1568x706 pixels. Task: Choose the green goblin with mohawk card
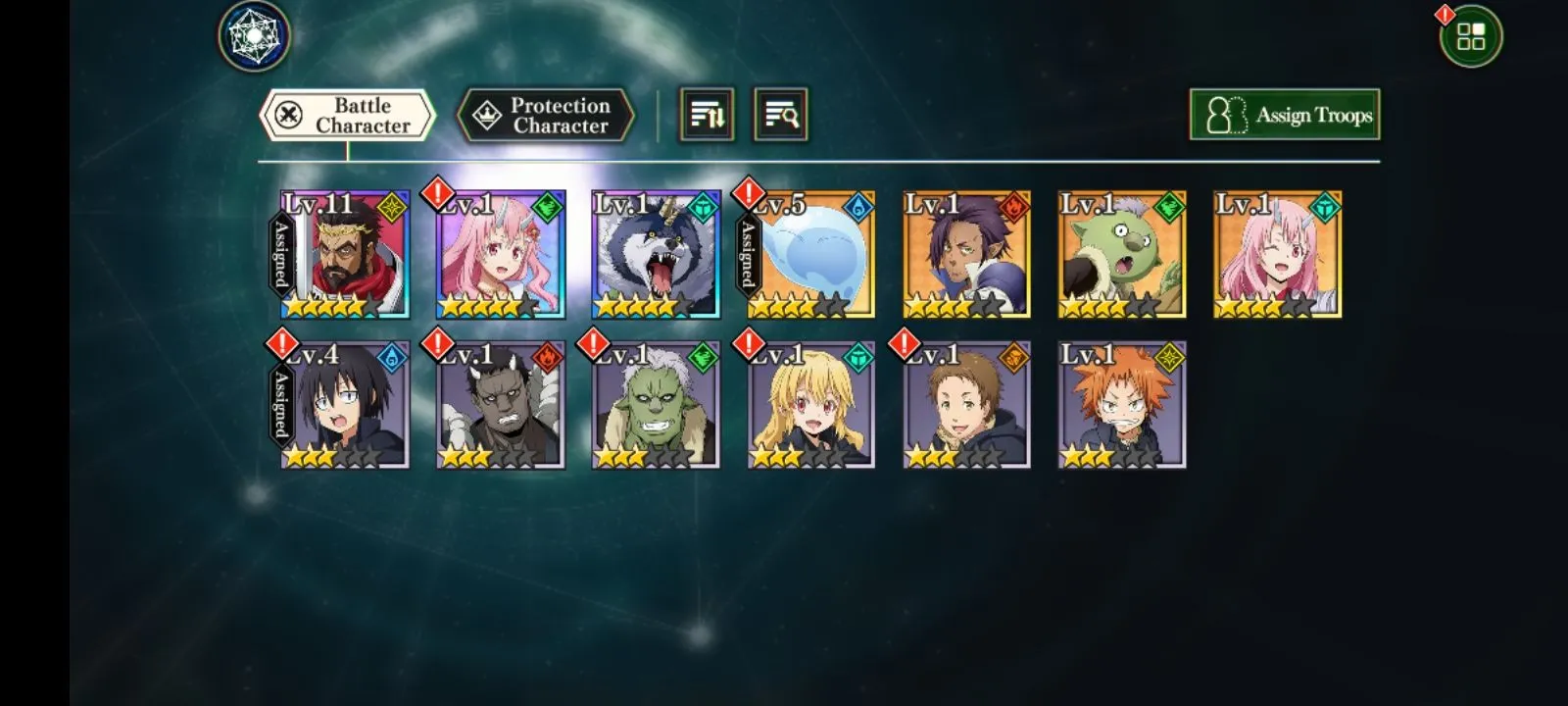1122,255
